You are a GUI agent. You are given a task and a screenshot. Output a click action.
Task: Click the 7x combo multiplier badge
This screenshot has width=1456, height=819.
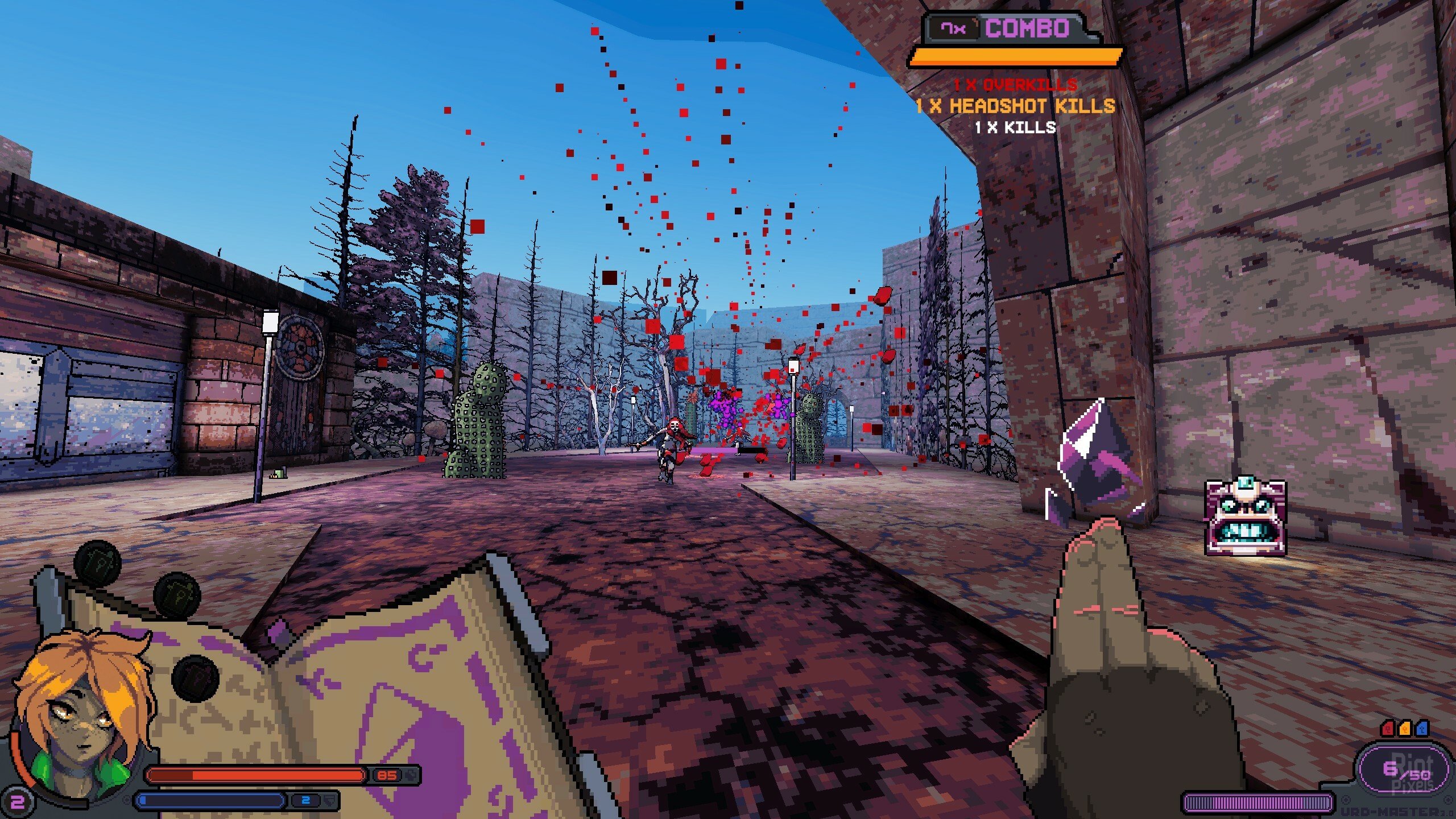pos(953,28)
